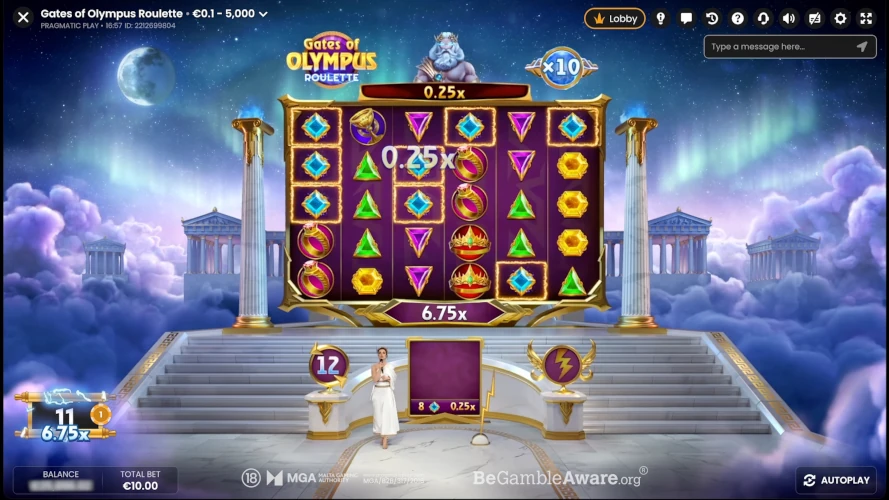Contact live support via the headset icon
This screenshot has width=889, height=500.
763,18
